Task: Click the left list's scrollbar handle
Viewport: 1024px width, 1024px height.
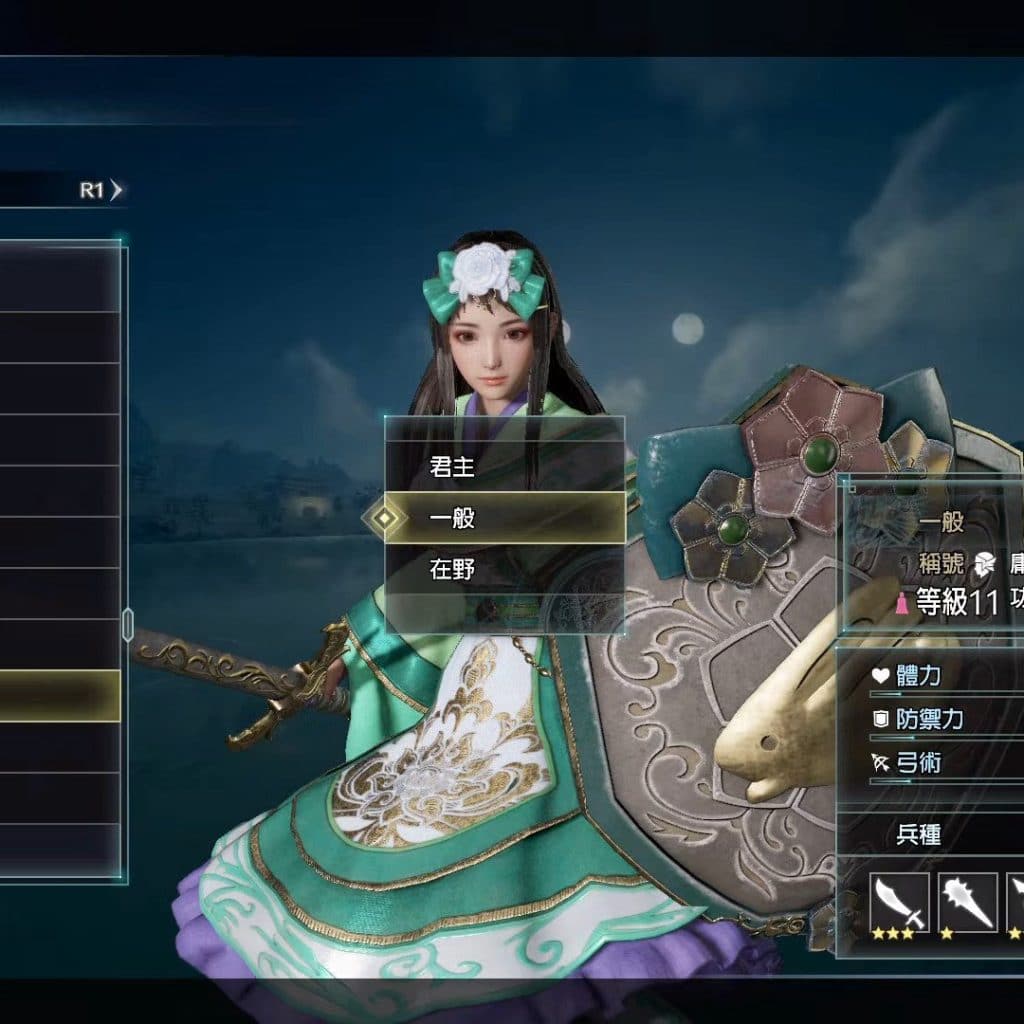Action: click(127, 623)
